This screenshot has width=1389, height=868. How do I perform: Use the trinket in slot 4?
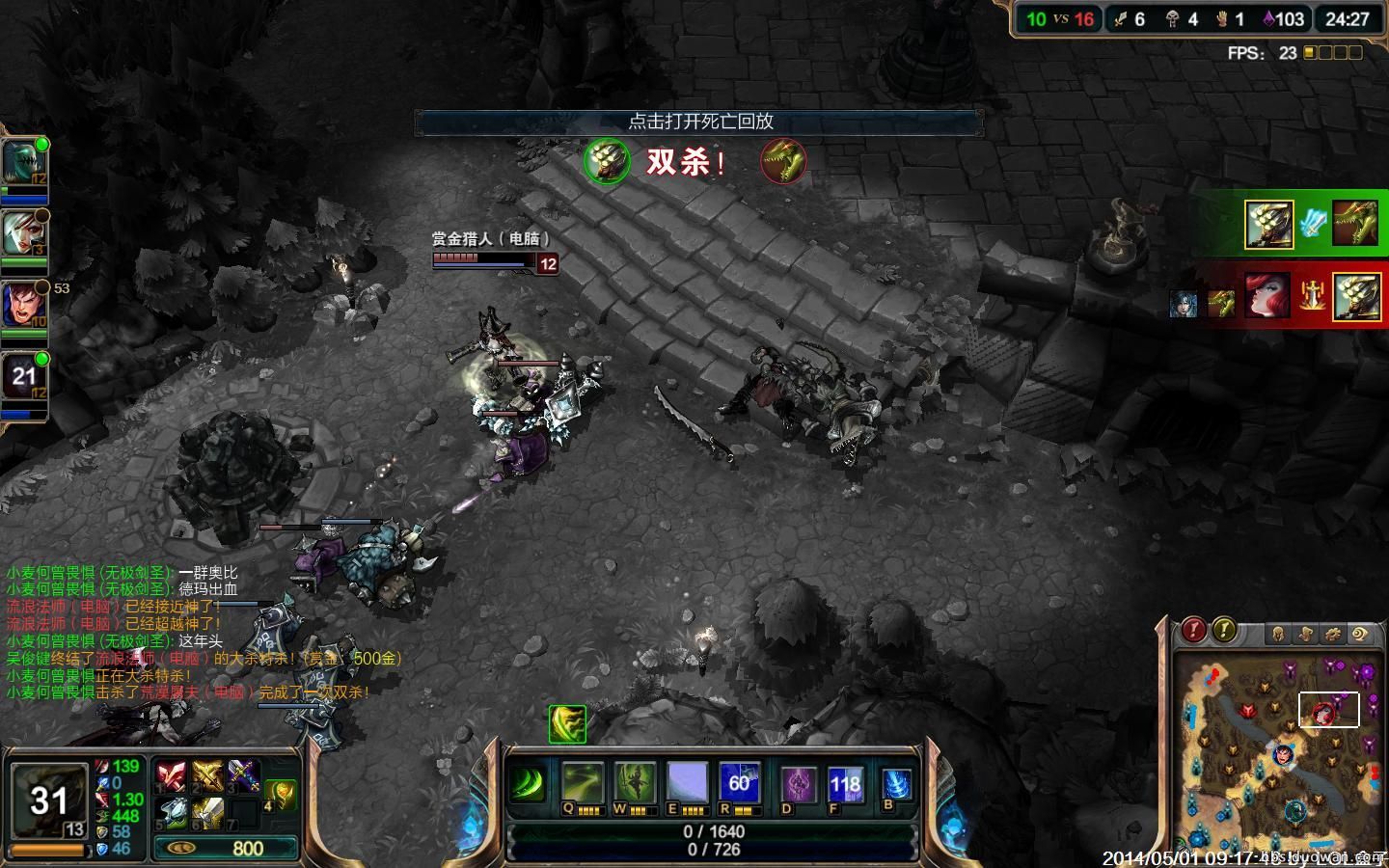tap(280, 794)
